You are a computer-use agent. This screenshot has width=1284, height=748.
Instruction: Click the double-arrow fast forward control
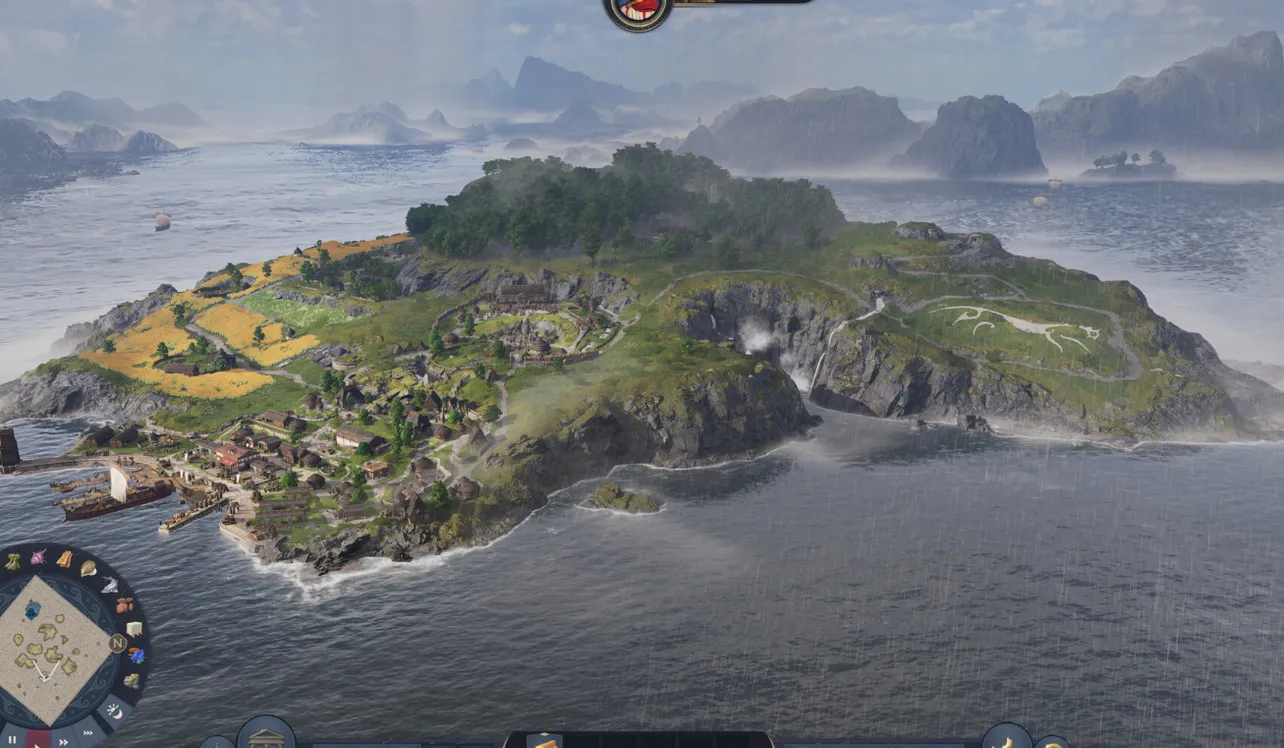[x=64, y=740]
